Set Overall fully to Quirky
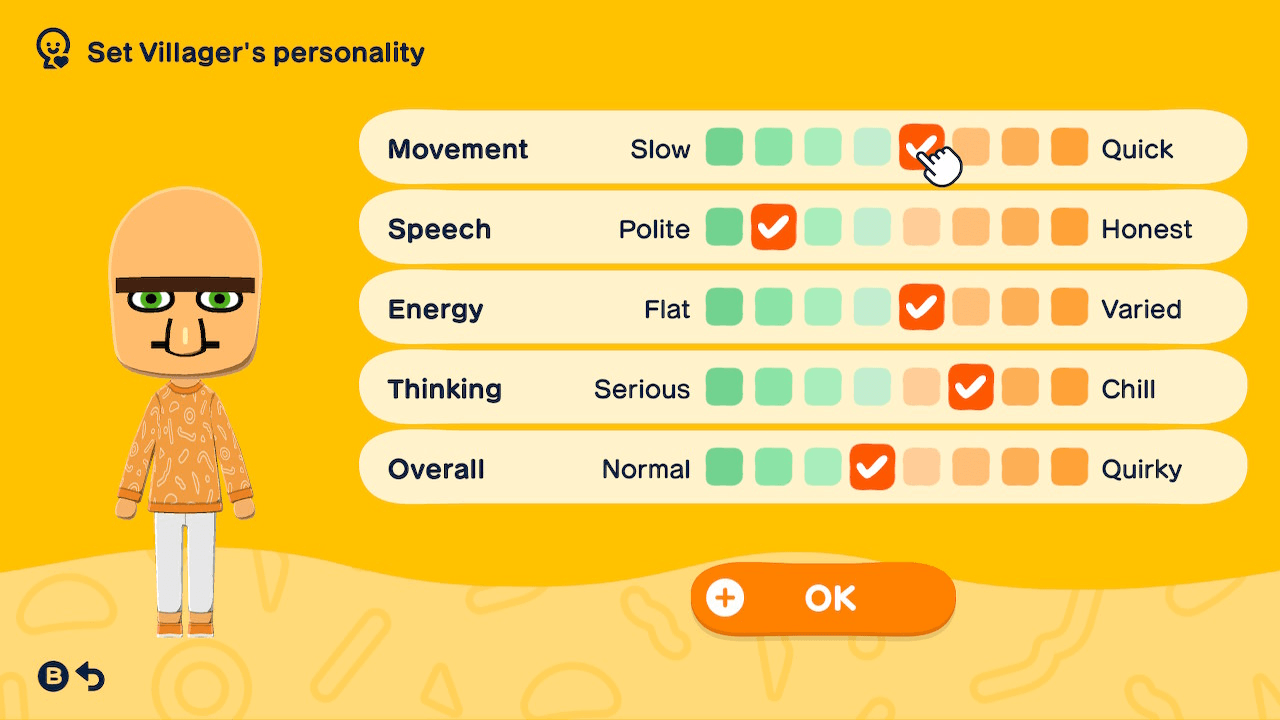This screenshot has height=720, width=1280. (1069, 467)
